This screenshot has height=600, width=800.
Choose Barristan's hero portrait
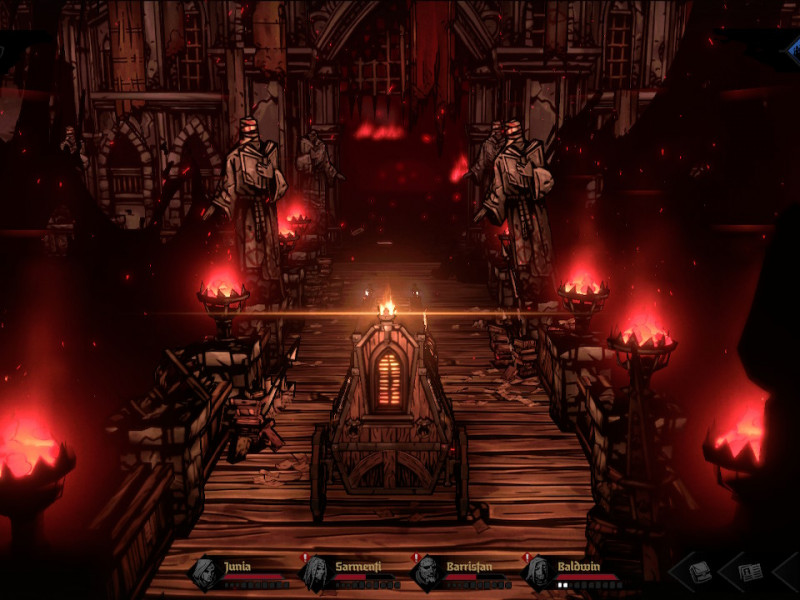click(428, 572)
